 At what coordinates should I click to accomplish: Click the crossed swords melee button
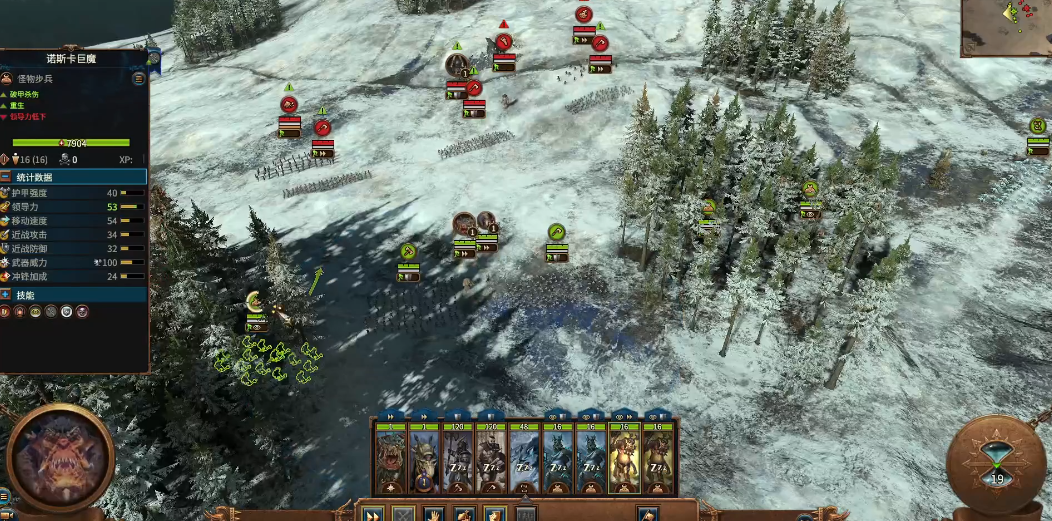(403, 514)
